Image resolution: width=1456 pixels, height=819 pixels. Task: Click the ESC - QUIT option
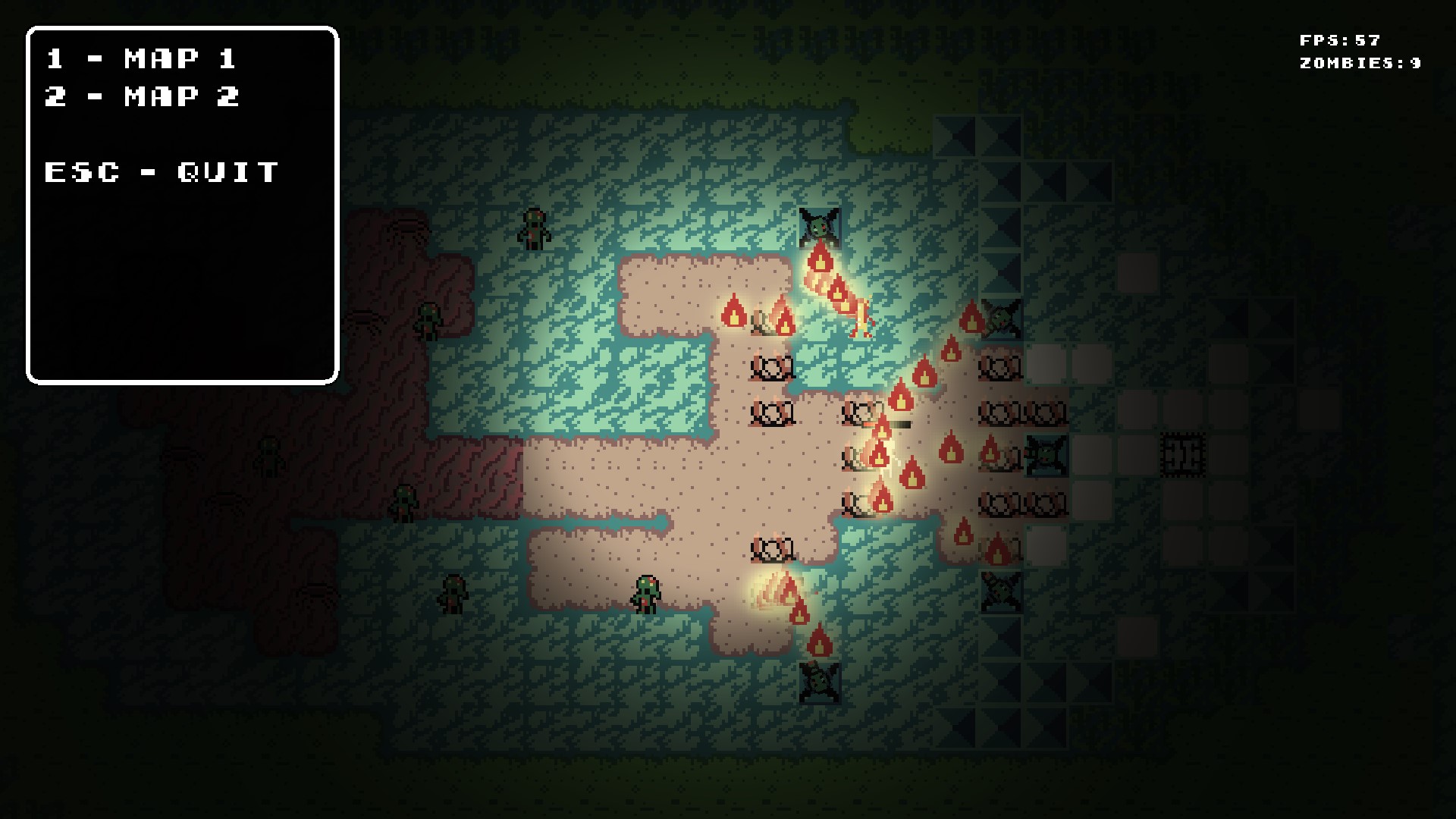click(163, 173)
